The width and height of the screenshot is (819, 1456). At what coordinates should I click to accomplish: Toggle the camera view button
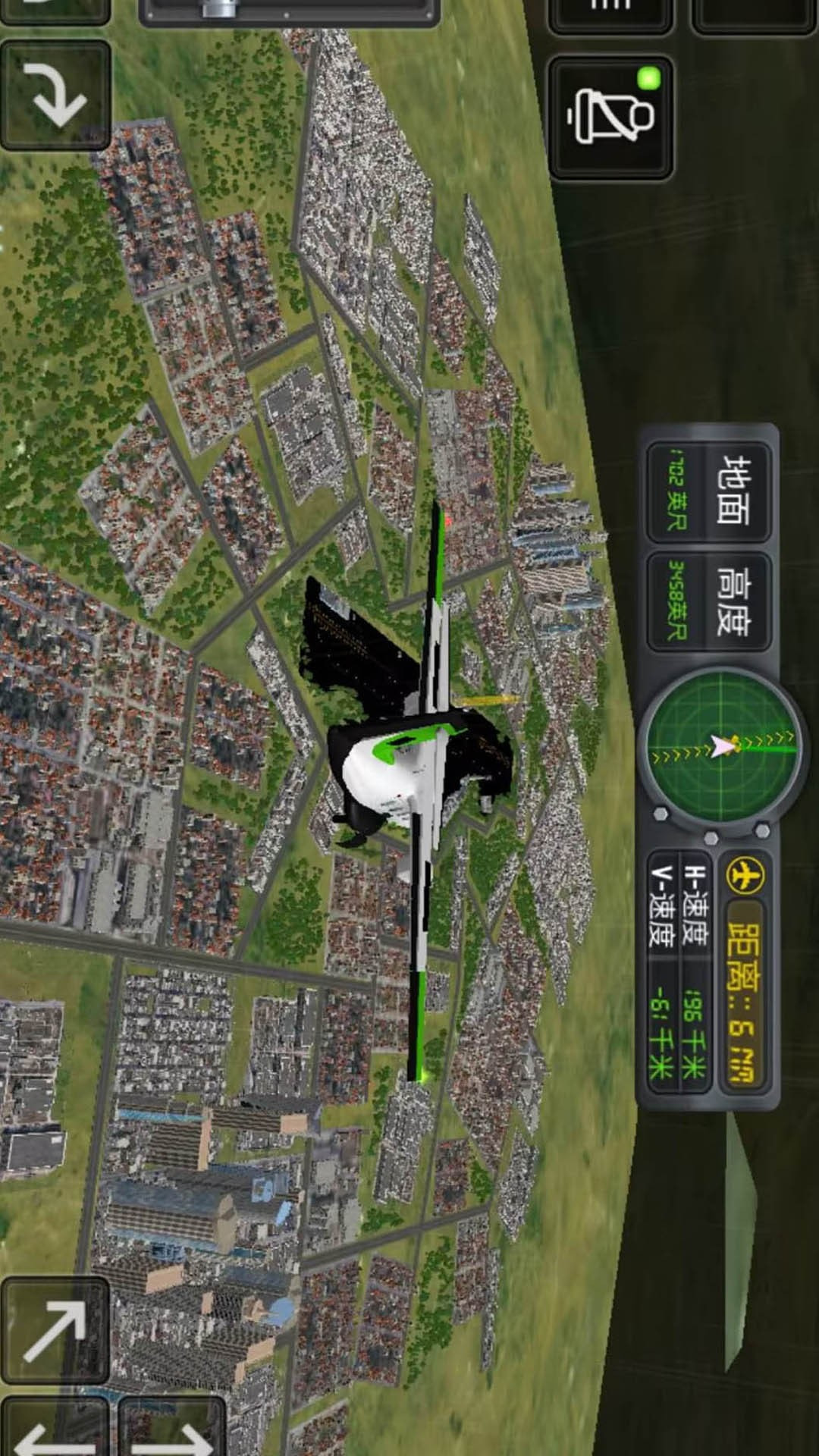click(x=610, y=117)
